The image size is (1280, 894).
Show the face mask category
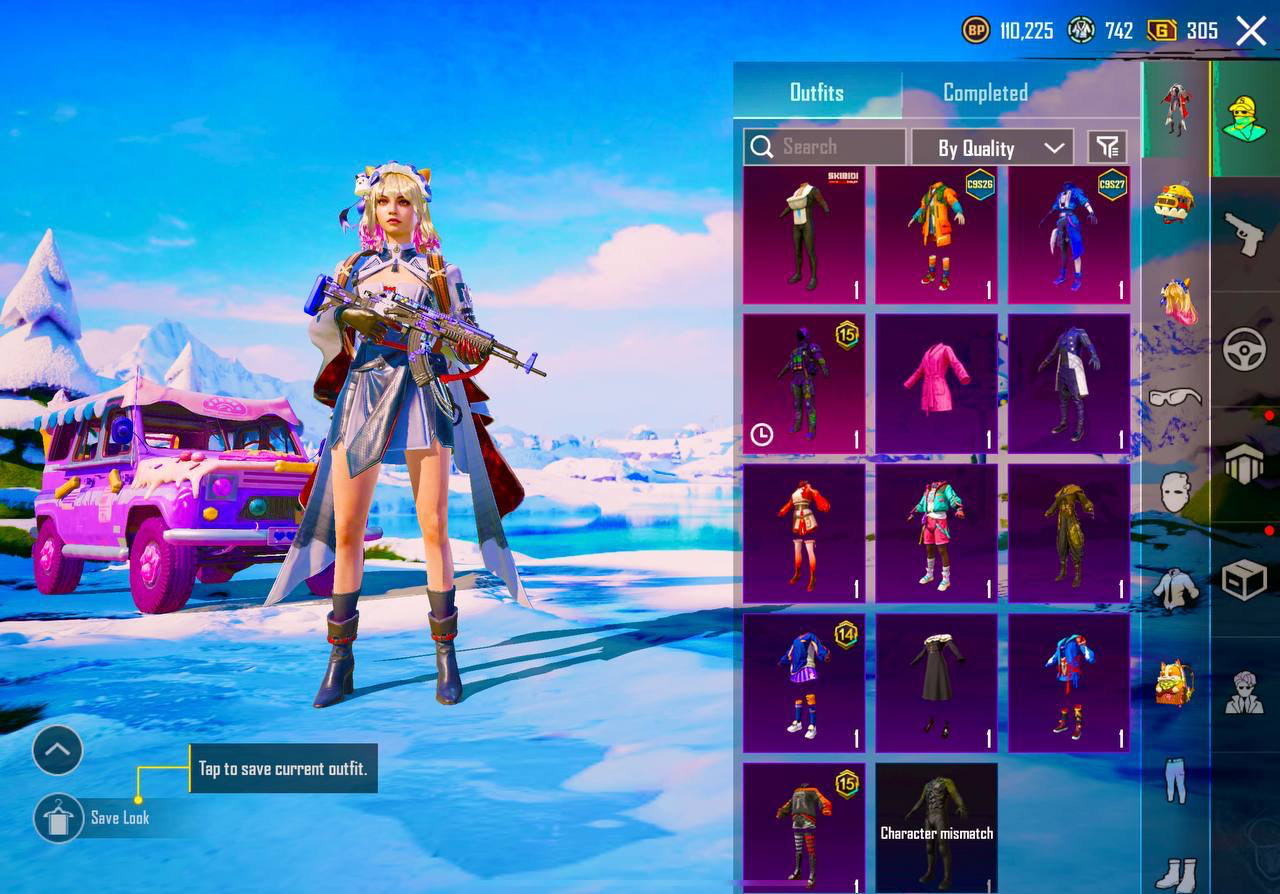coord(1176,492)
